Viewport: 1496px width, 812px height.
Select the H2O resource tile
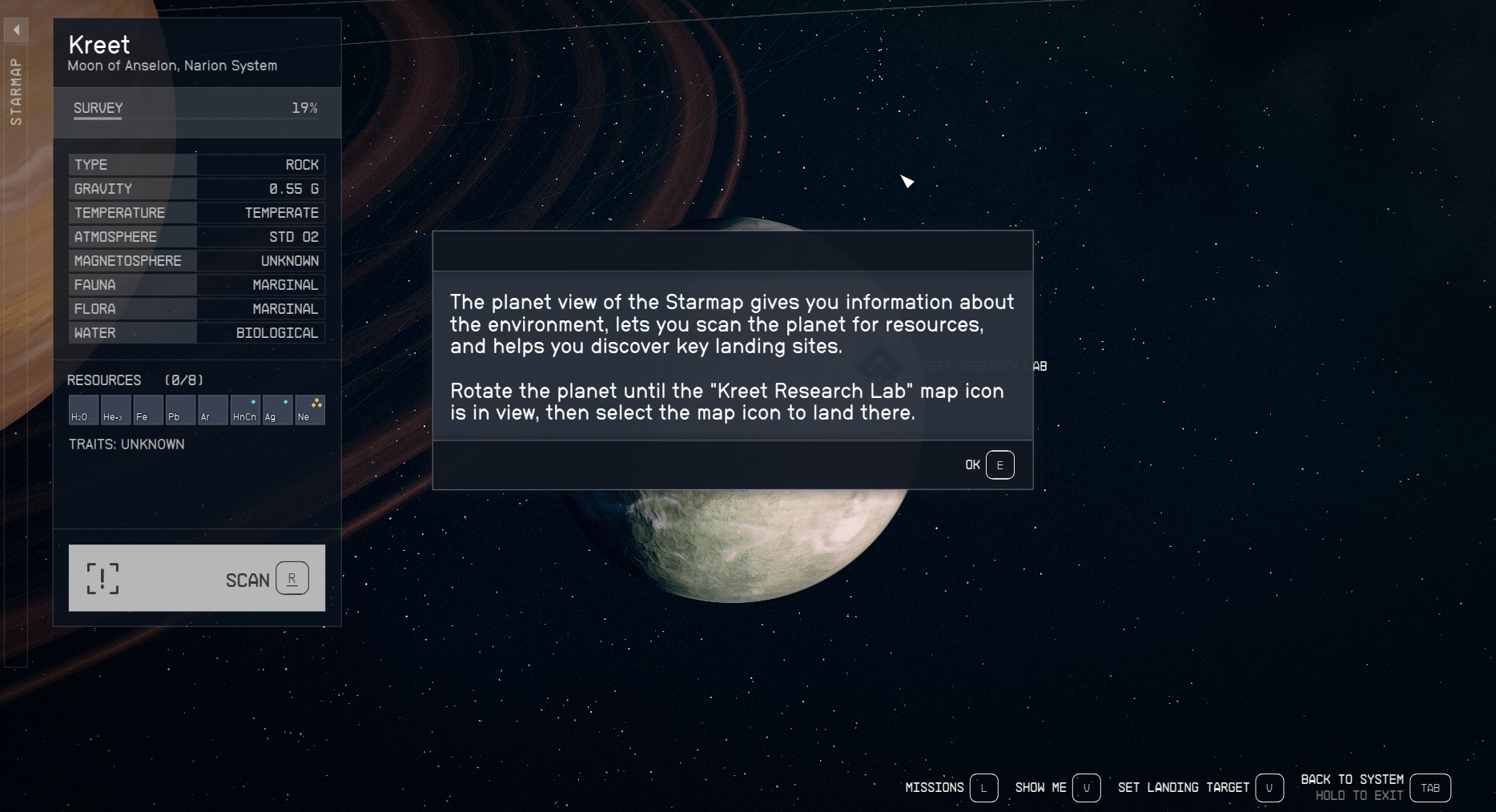(x=83, y=410)
